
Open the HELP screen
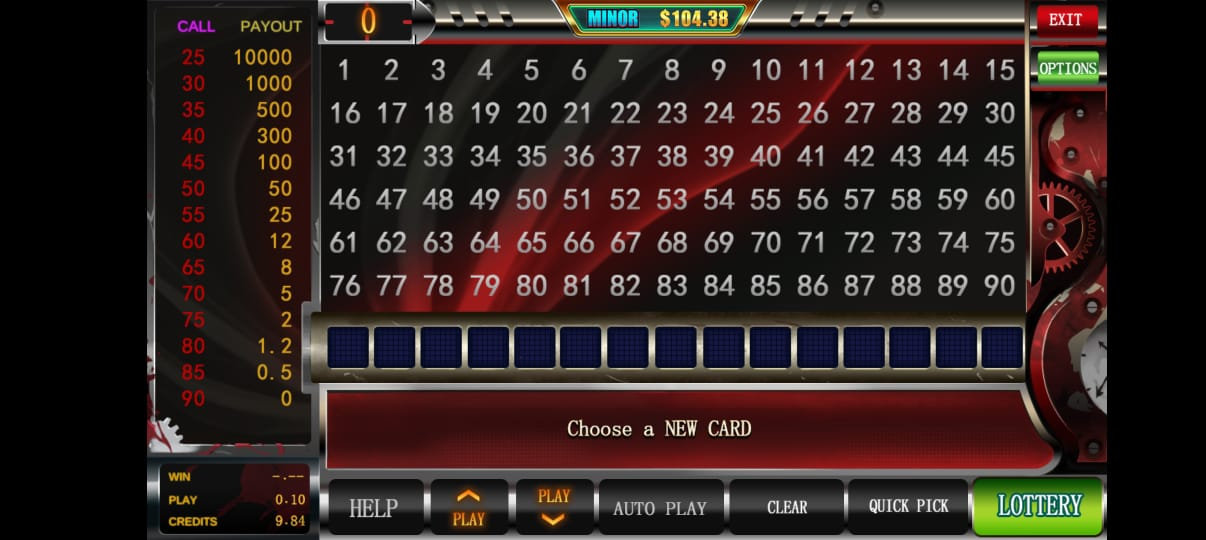[x=373, y=508]
